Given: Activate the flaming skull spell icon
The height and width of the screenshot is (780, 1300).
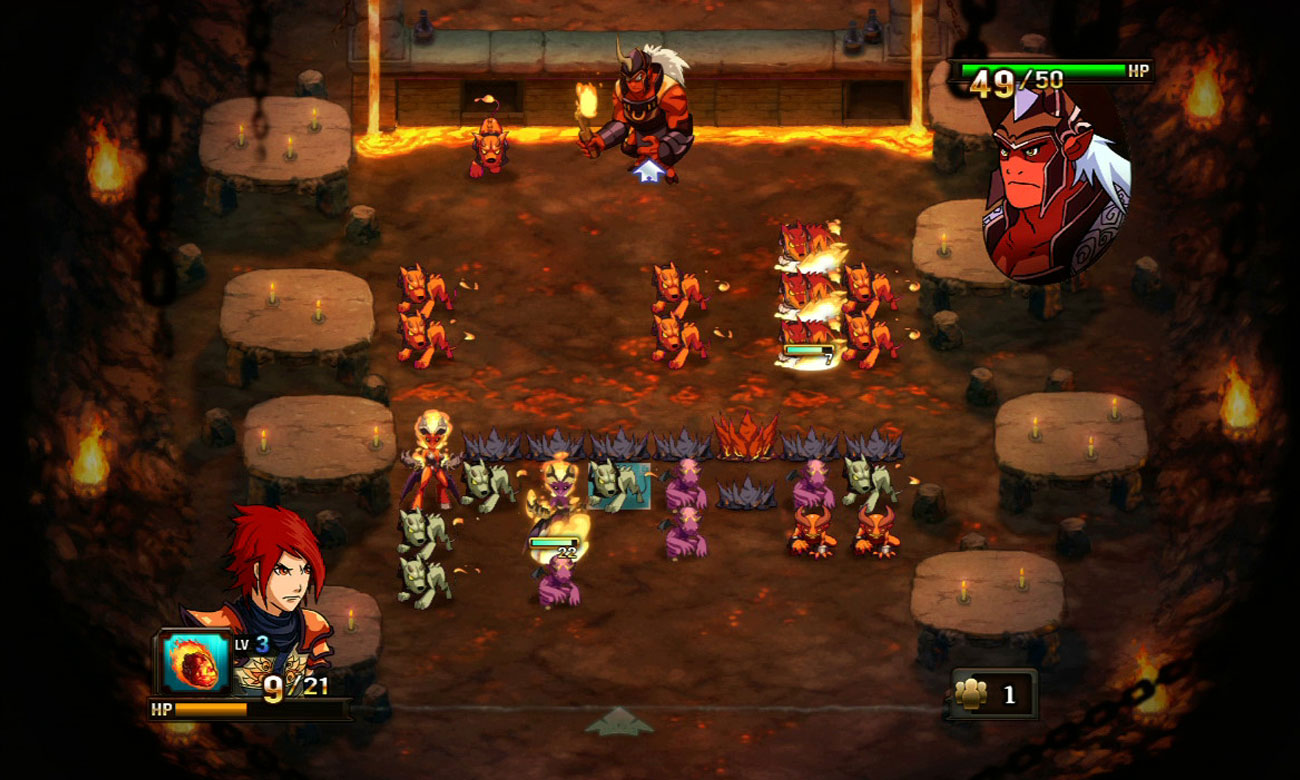Looking at the screenshot, I should tap(197, 662).
